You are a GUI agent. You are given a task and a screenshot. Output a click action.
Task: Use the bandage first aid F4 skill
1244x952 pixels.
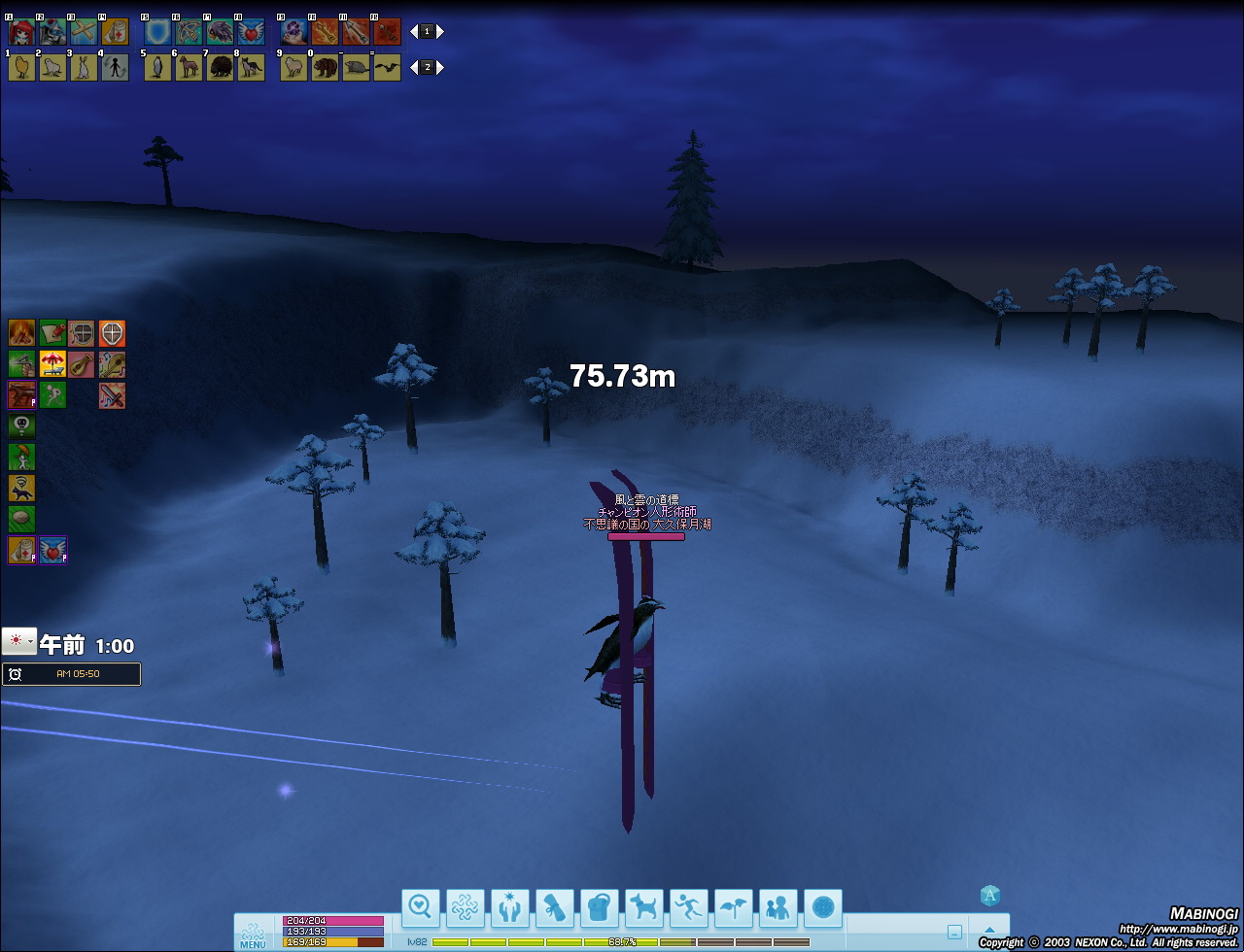[x=115, y=32]
